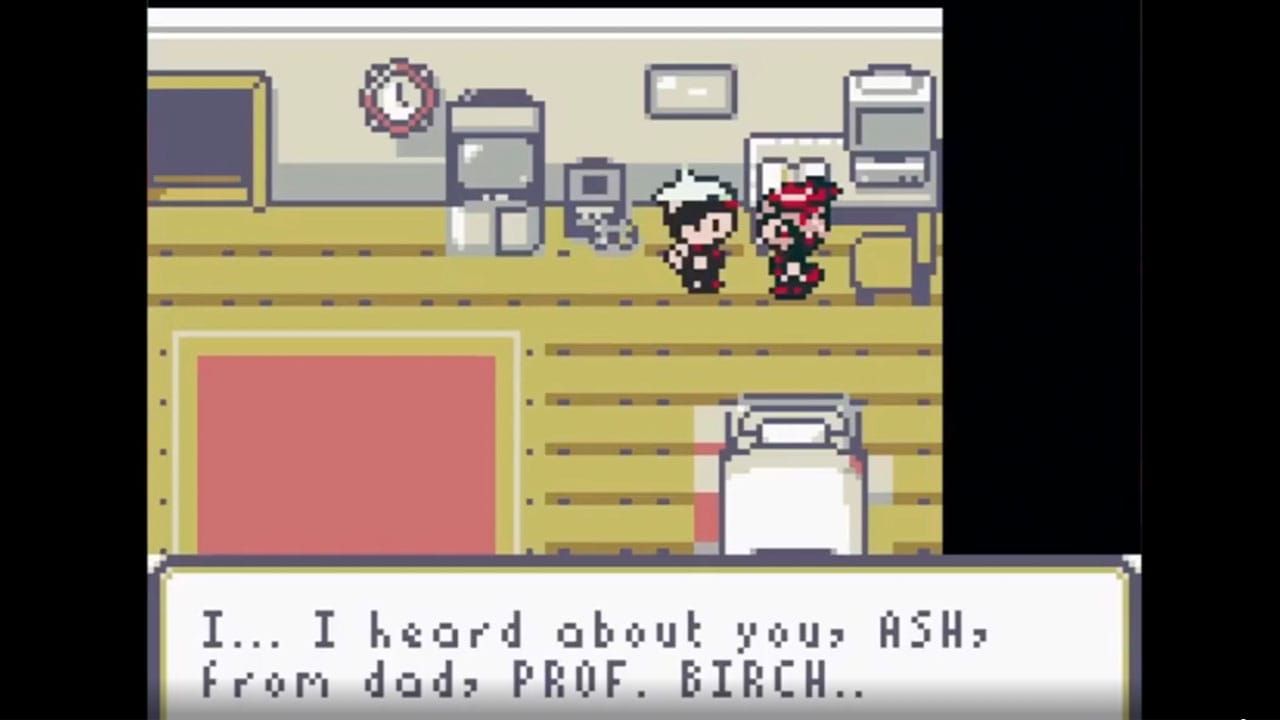Click the dialogue box border frame
The width and height of the screenshot is (1280, 720).
[640, 570]
